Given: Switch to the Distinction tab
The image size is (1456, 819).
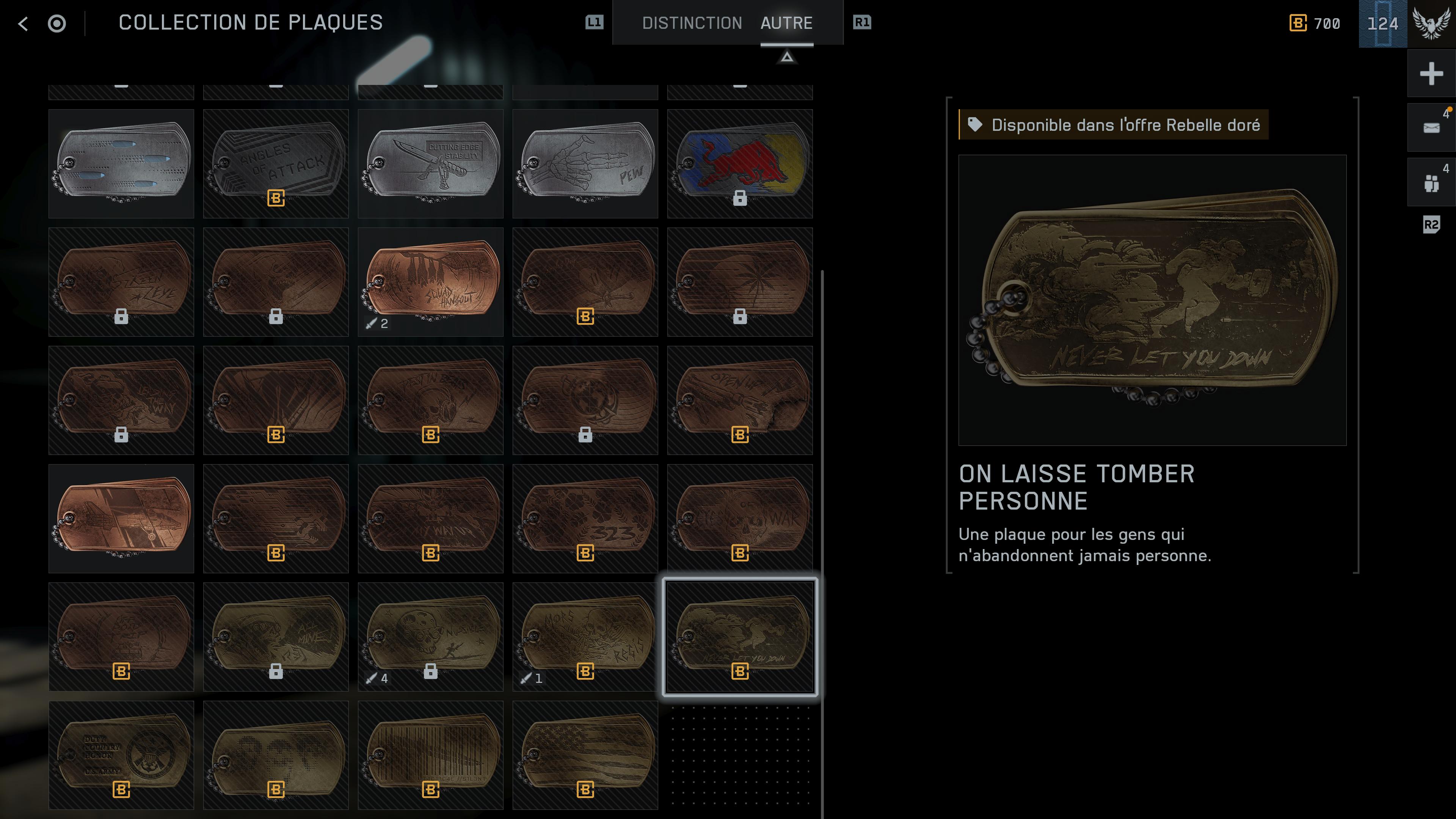Looking at the screenshot, I should (691, 23).
